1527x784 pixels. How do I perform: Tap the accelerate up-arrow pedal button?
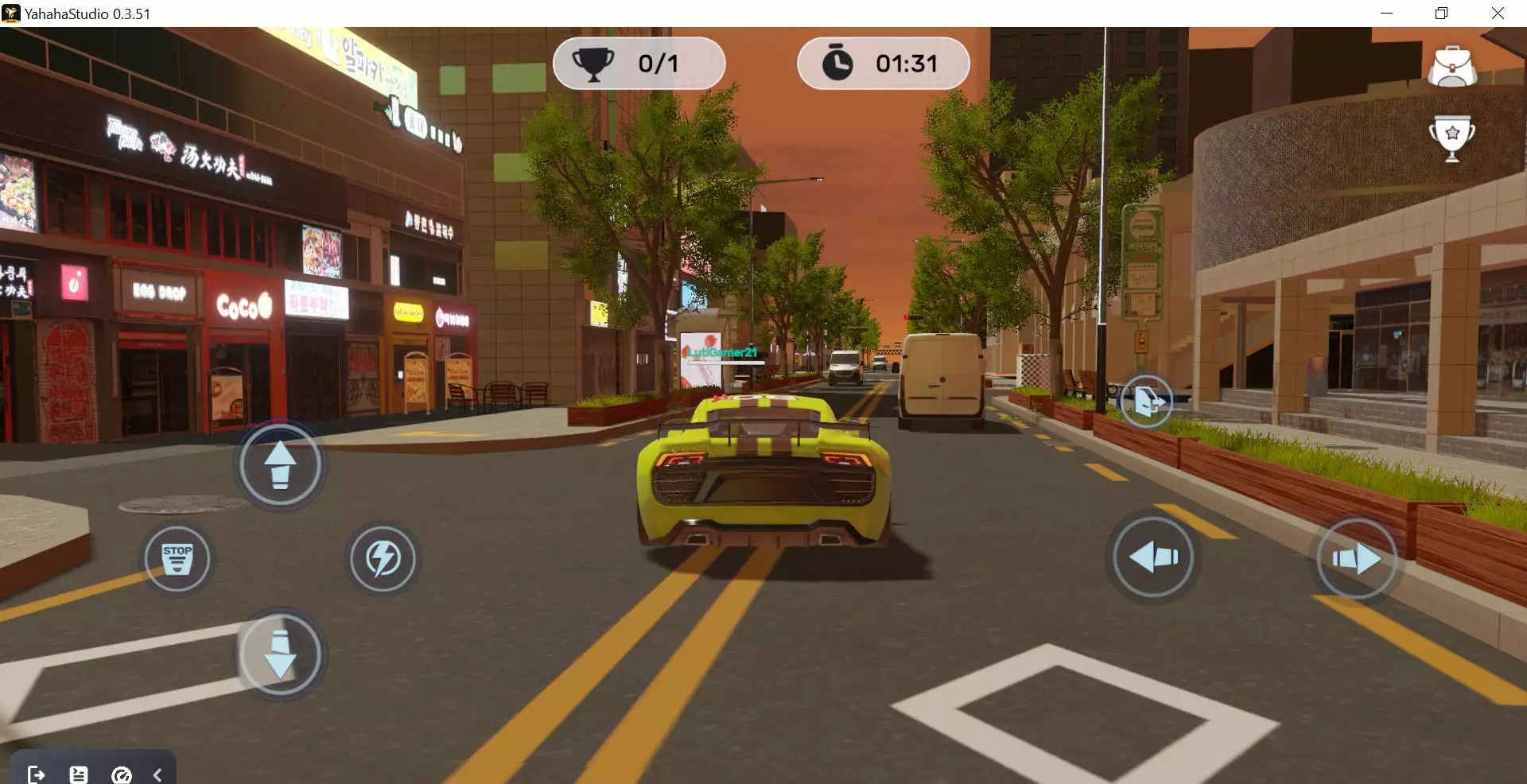pos(280,465)
